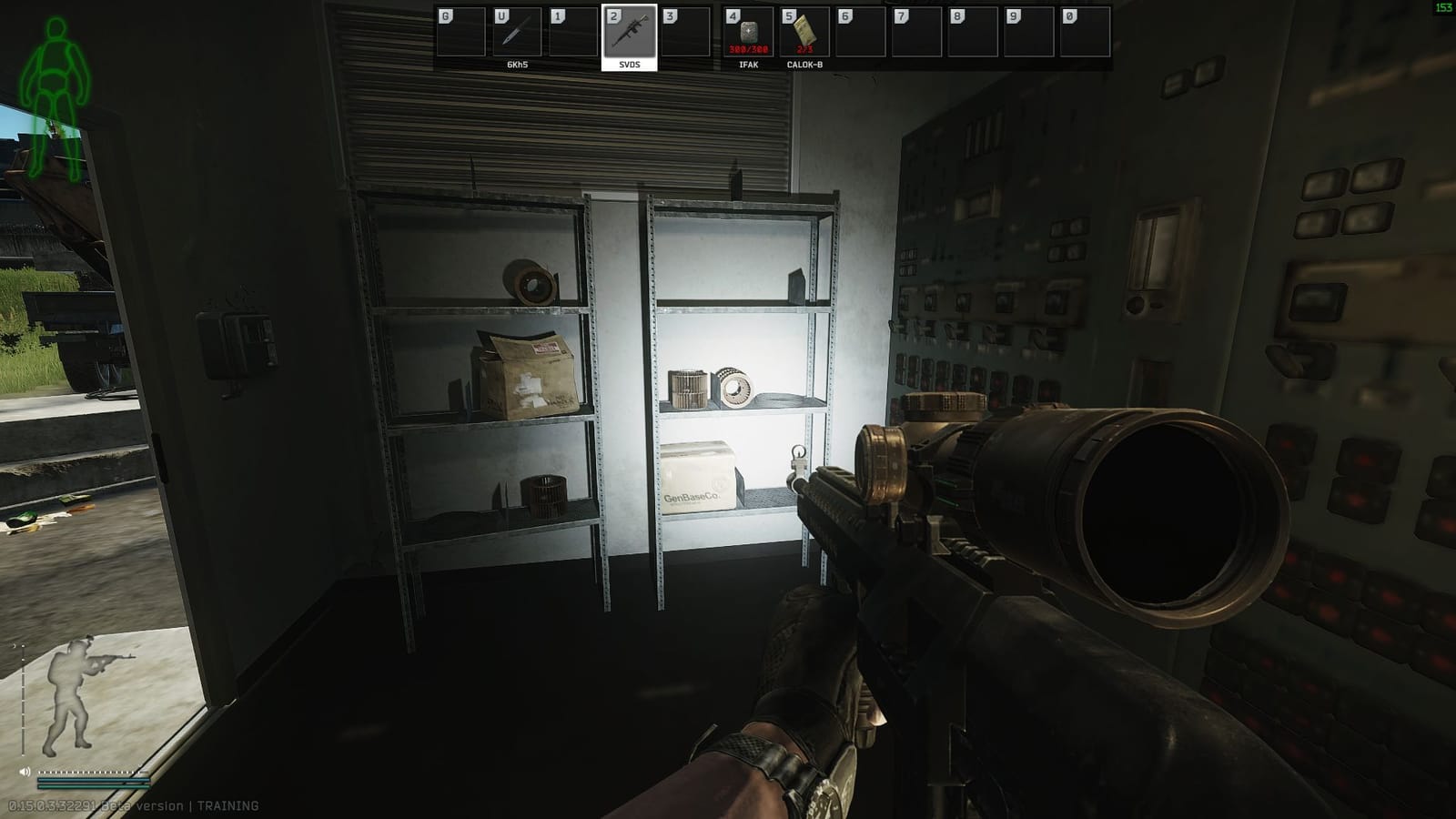
Task: Click the soldier stance indicator icon
Action: click(71, 692)
